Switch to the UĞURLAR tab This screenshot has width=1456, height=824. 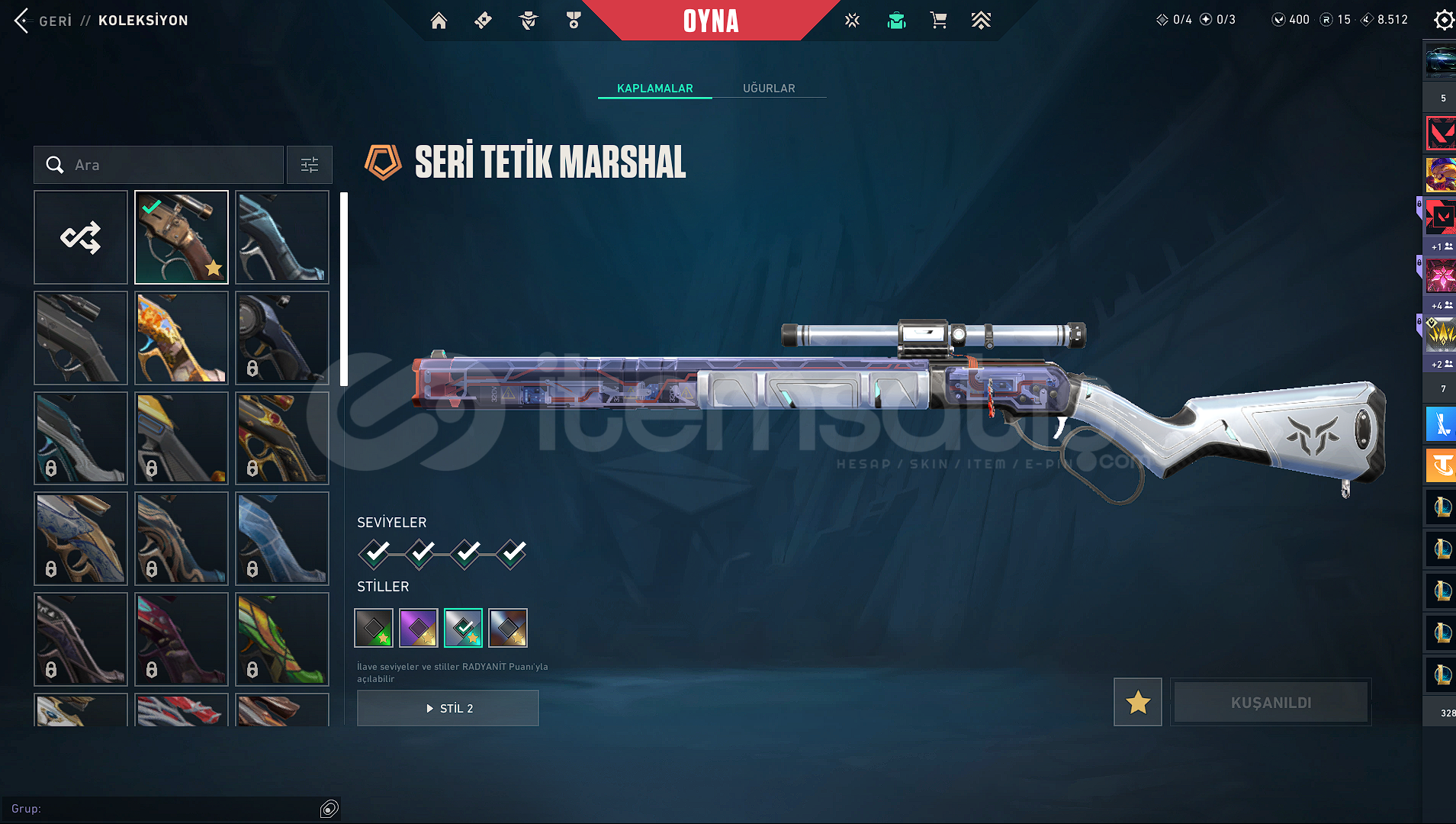pyautogui.click(x=769, y=89)
